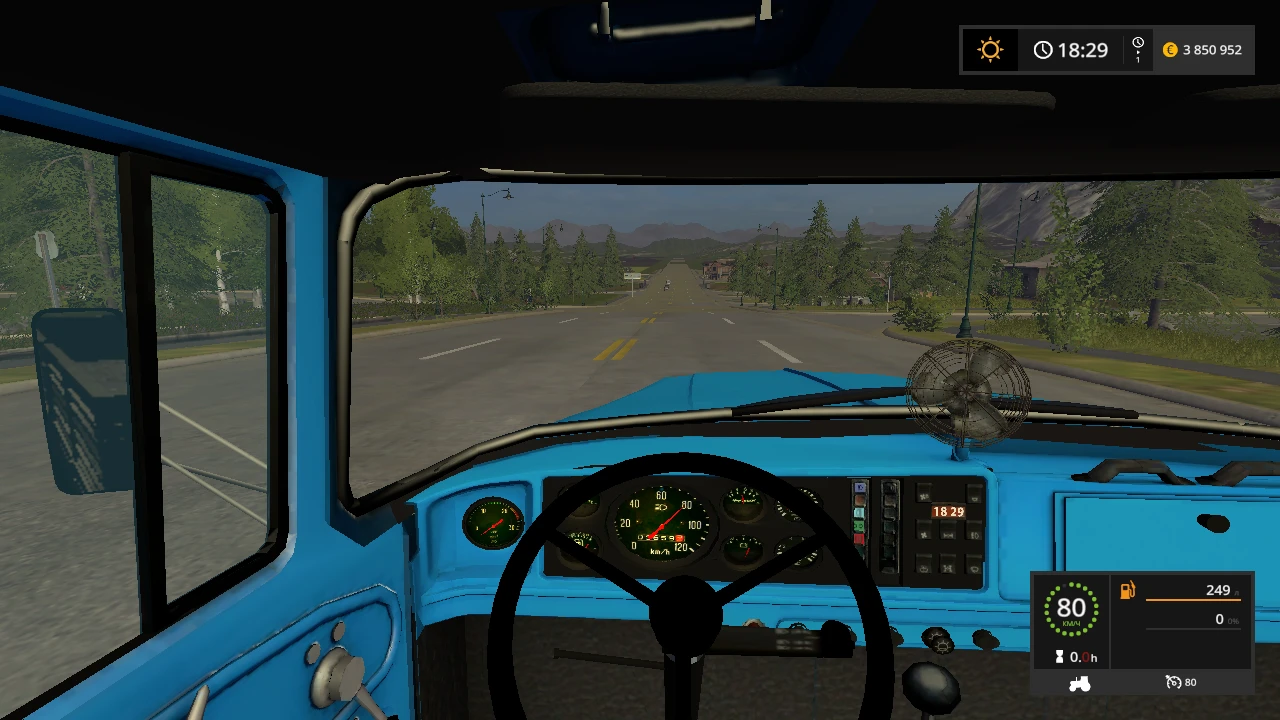Screen dimensions: 1280x720
Task: Click the sun weather icon in the top HUD
Action: click(990, 49)
